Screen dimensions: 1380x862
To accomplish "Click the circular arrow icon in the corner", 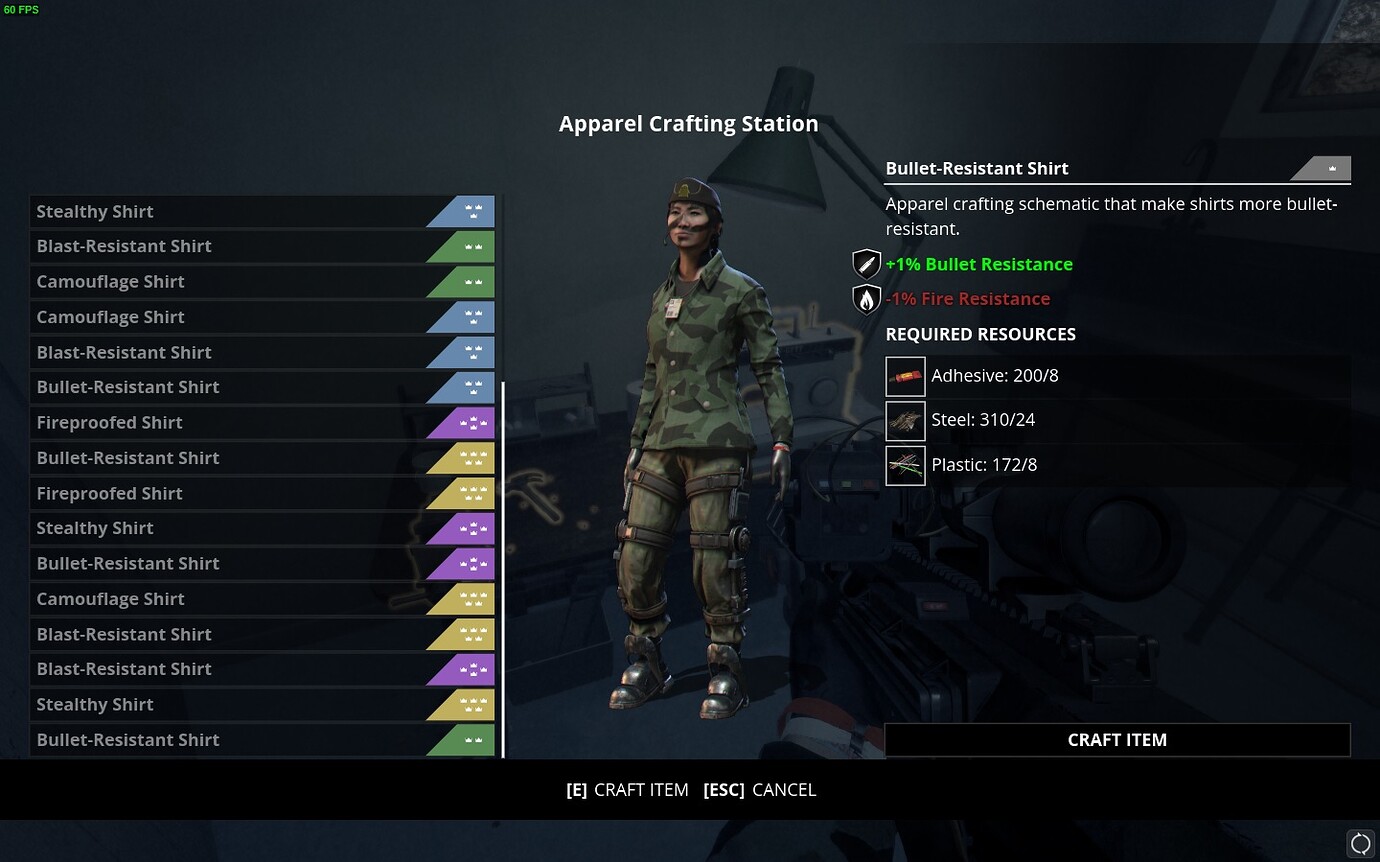I will click(x=1360, y=843).
